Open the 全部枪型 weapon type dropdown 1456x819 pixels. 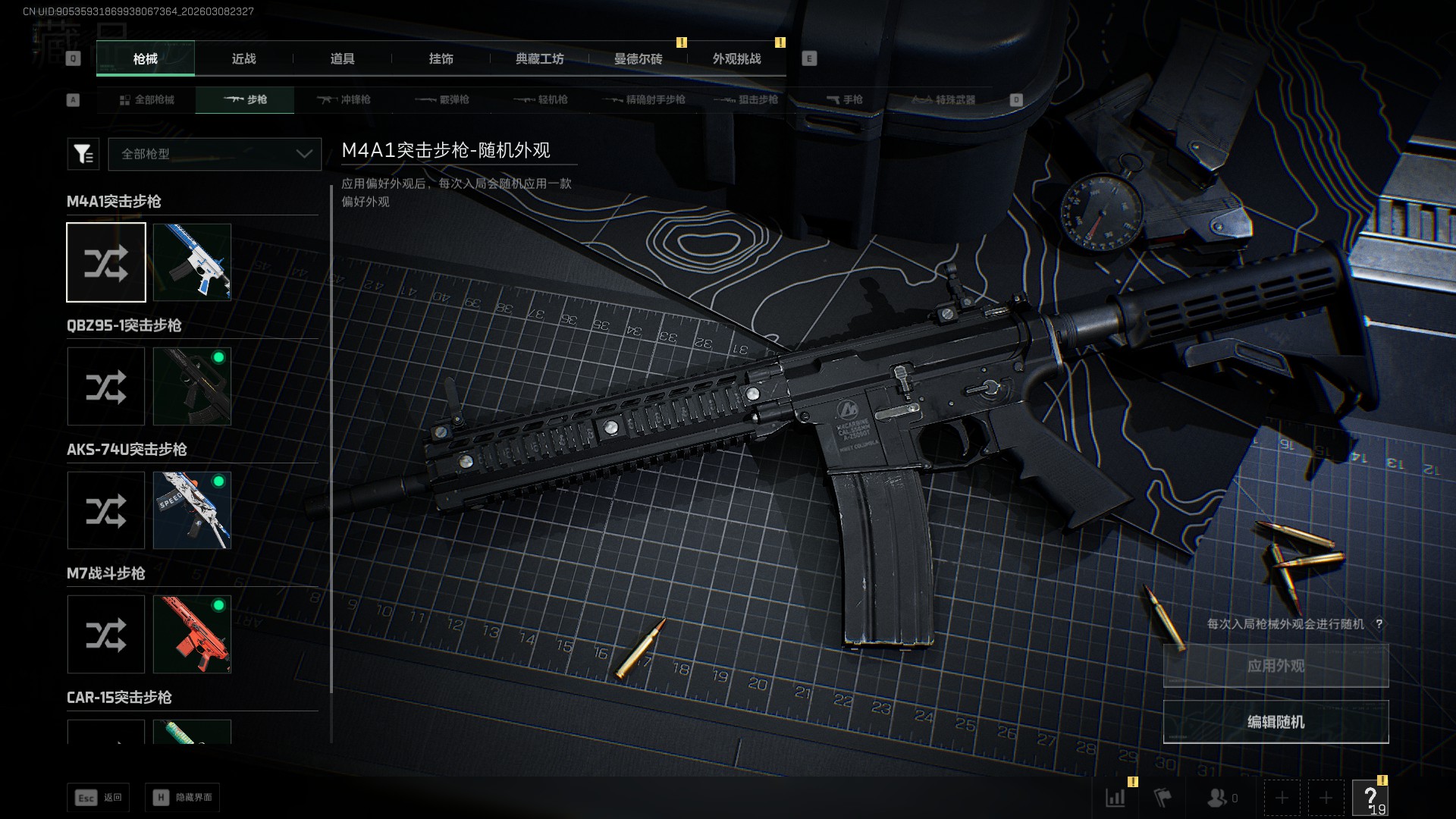(x=215, y=154)
